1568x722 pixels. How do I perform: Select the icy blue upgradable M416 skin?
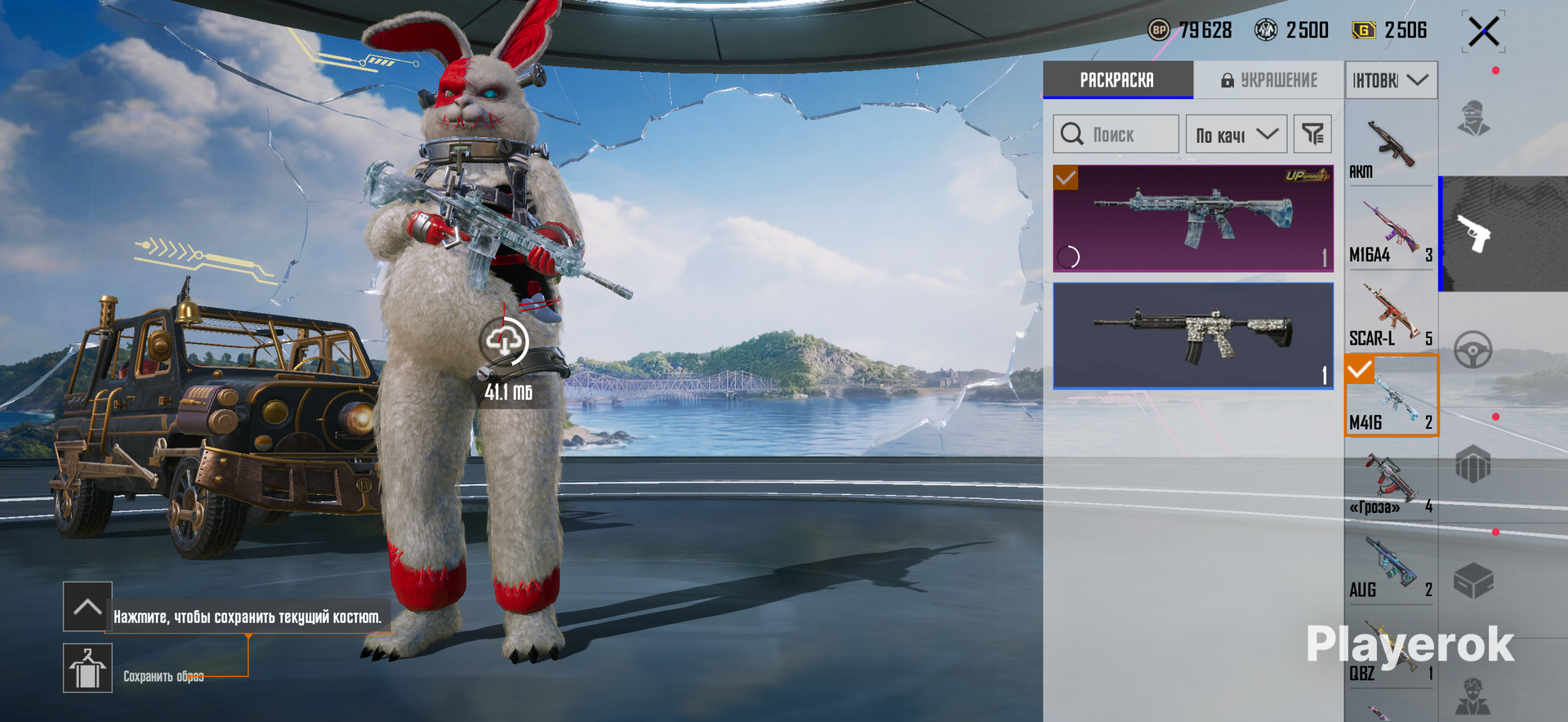coord(1192,218)
